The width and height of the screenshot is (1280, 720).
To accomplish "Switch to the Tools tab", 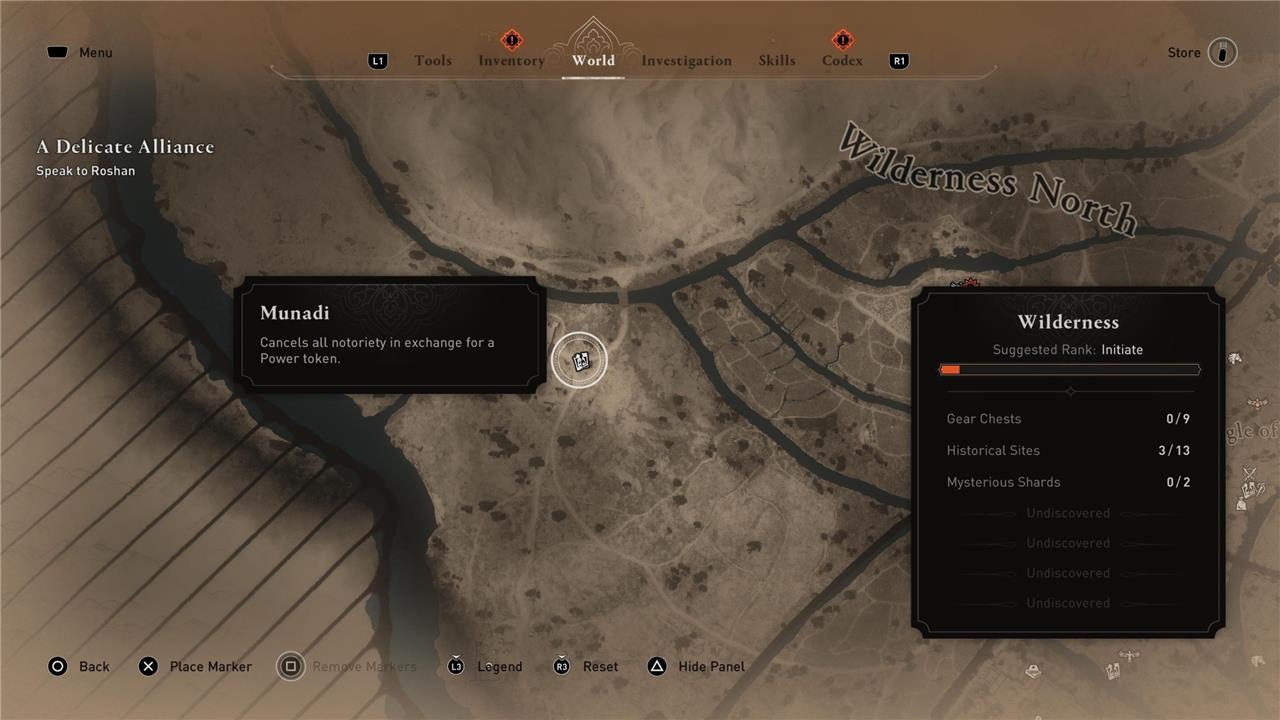I will coord(433,61).
